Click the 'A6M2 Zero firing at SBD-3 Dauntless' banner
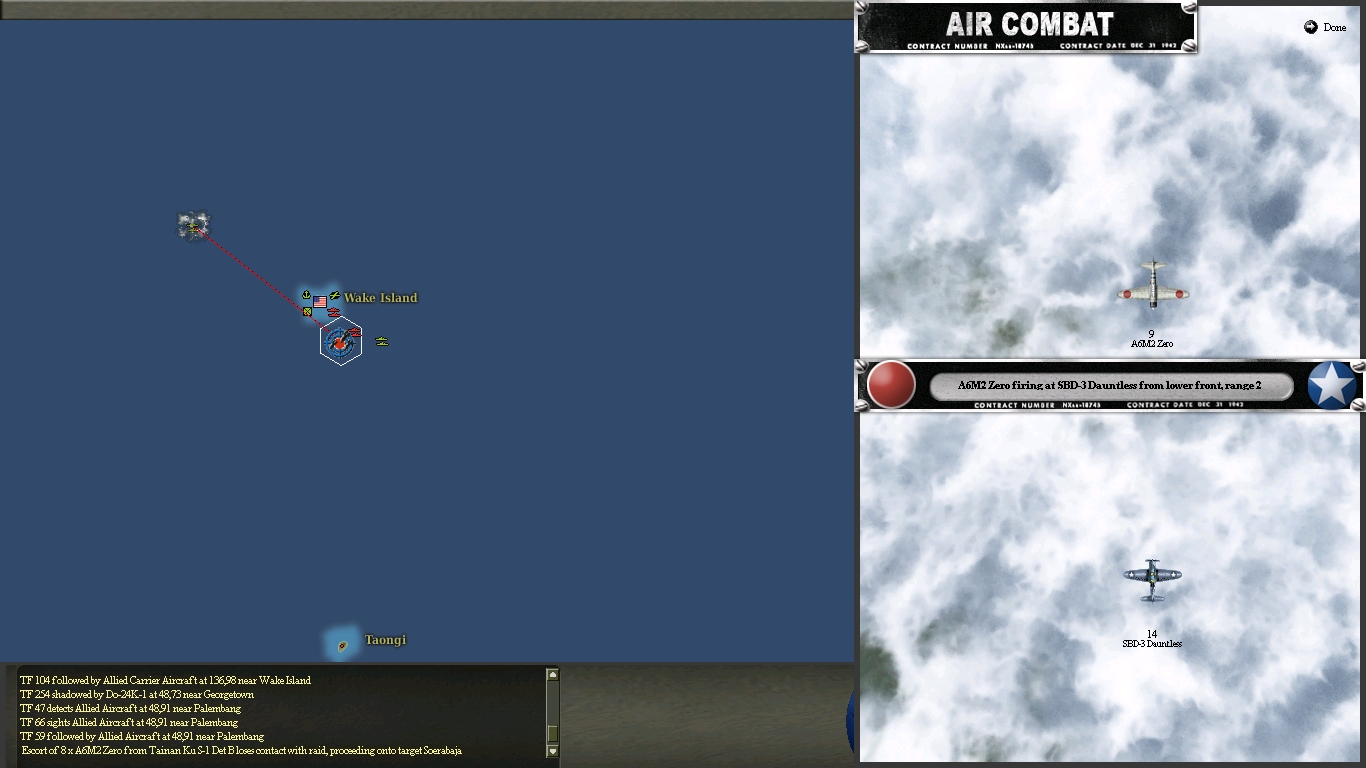 1113,384
